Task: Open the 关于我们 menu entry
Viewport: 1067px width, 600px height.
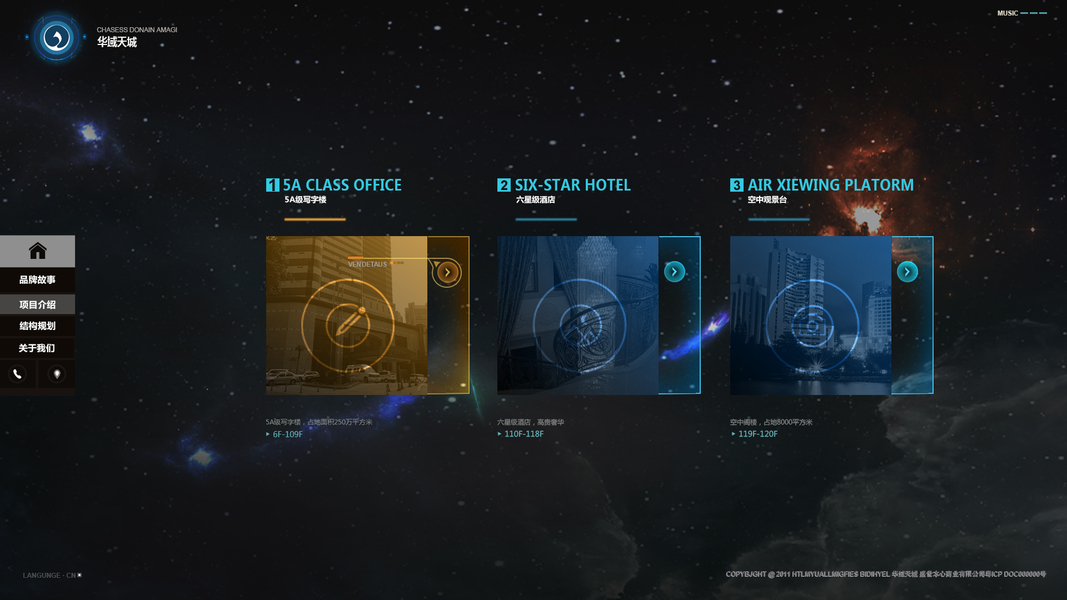Action: coord(37,348)
